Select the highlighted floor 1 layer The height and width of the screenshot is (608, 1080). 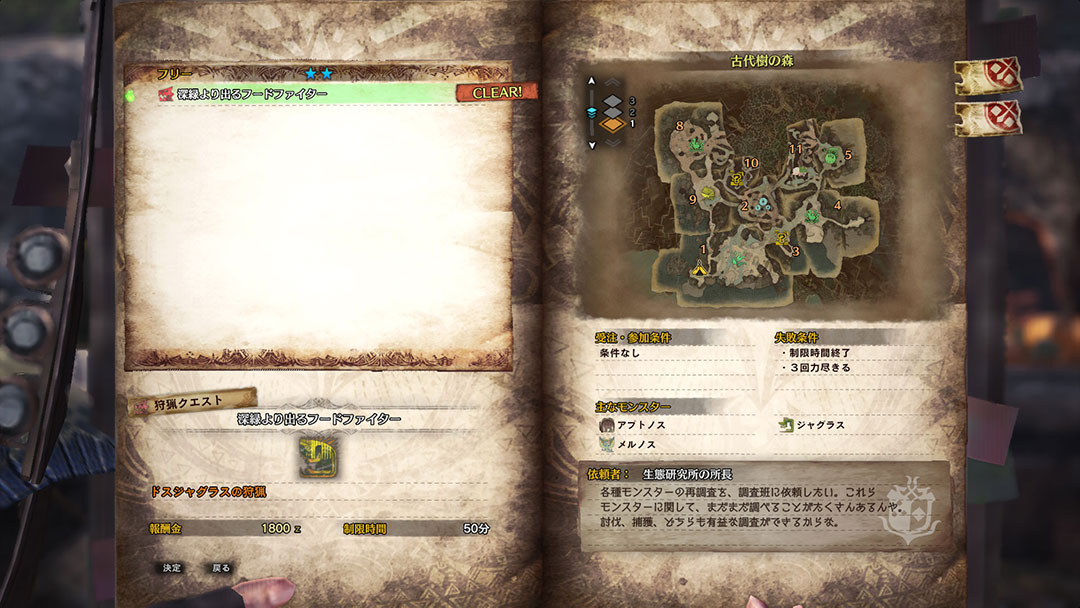click(614, 125)
